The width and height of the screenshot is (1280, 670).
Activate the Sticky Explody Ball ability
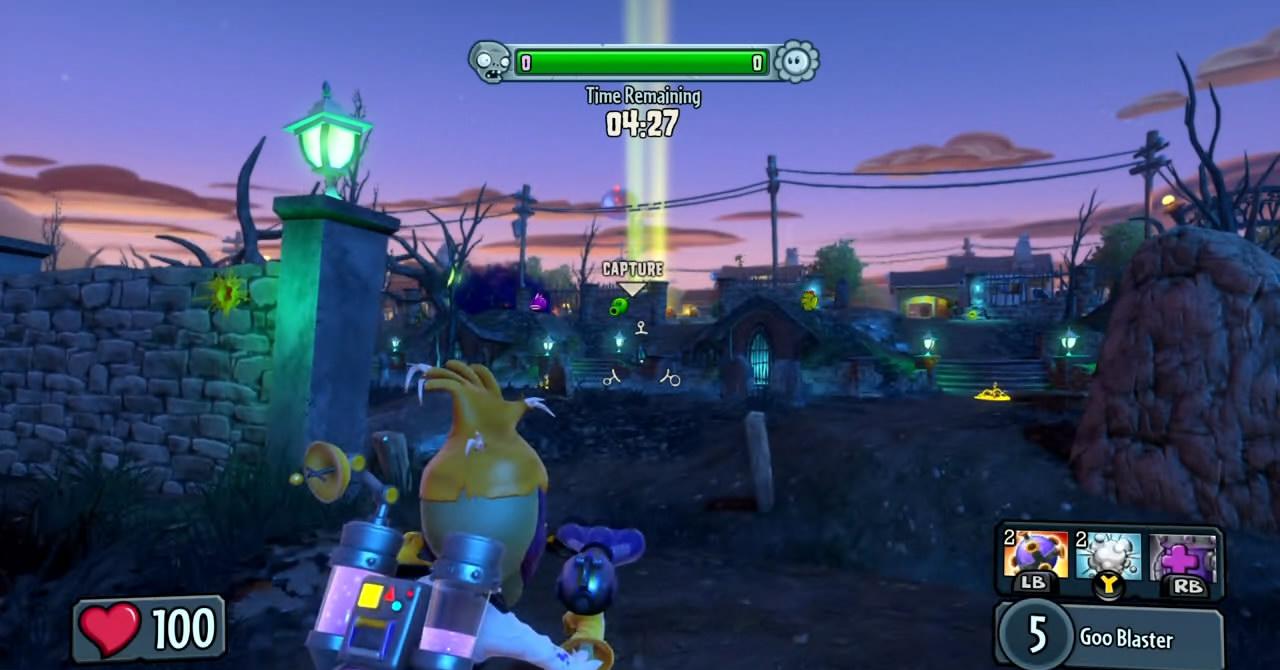(1035, 555)
